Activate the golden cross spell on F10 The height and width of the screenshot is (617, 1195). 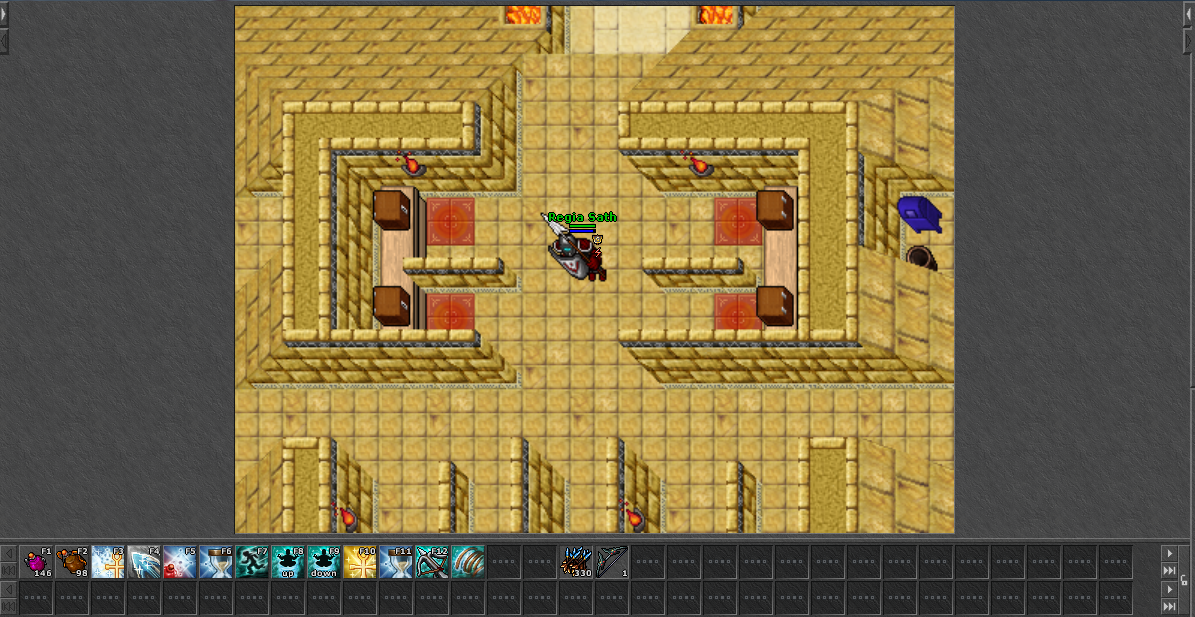[361, 562]
